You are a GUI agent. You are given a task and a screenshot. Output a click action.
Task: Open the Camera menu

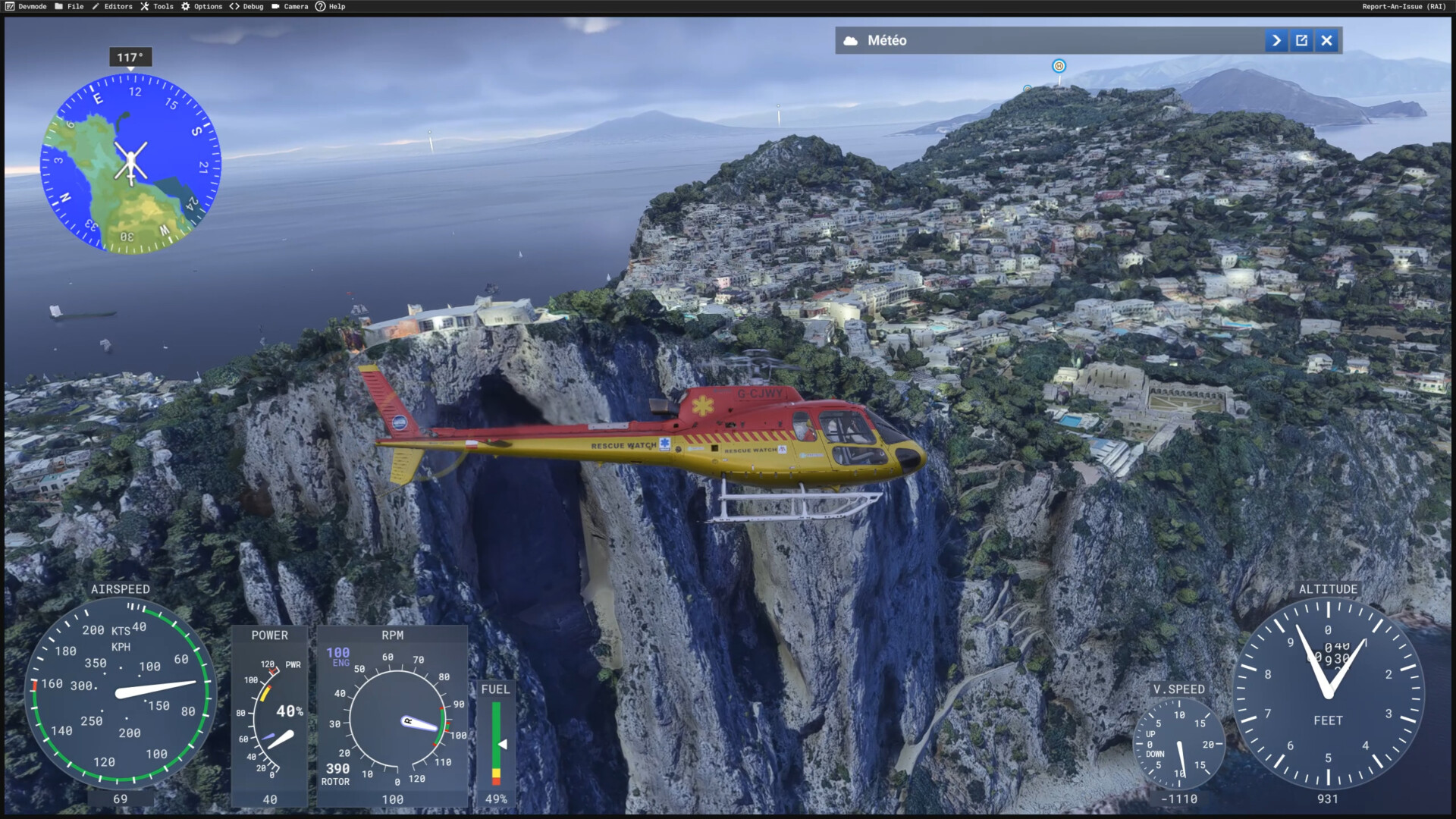click(x=290, y=7)
